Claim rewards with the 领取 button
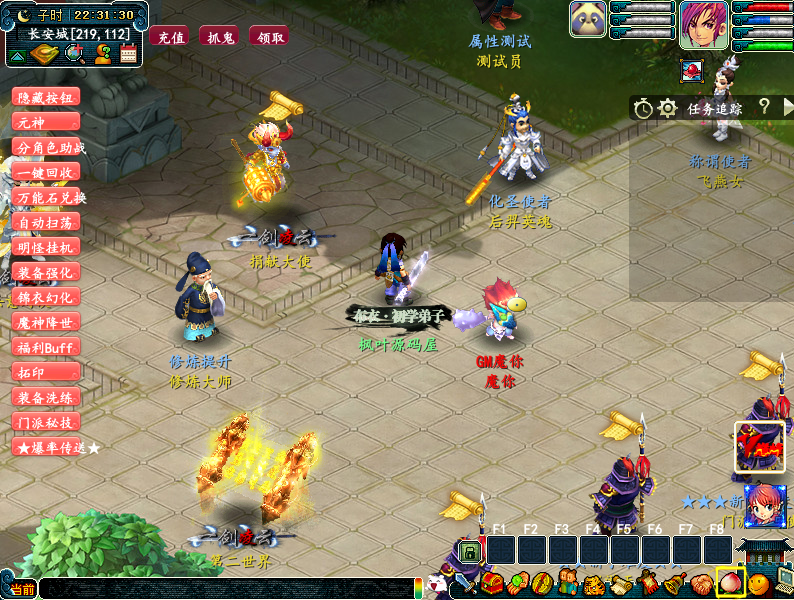 pos(270,37)
